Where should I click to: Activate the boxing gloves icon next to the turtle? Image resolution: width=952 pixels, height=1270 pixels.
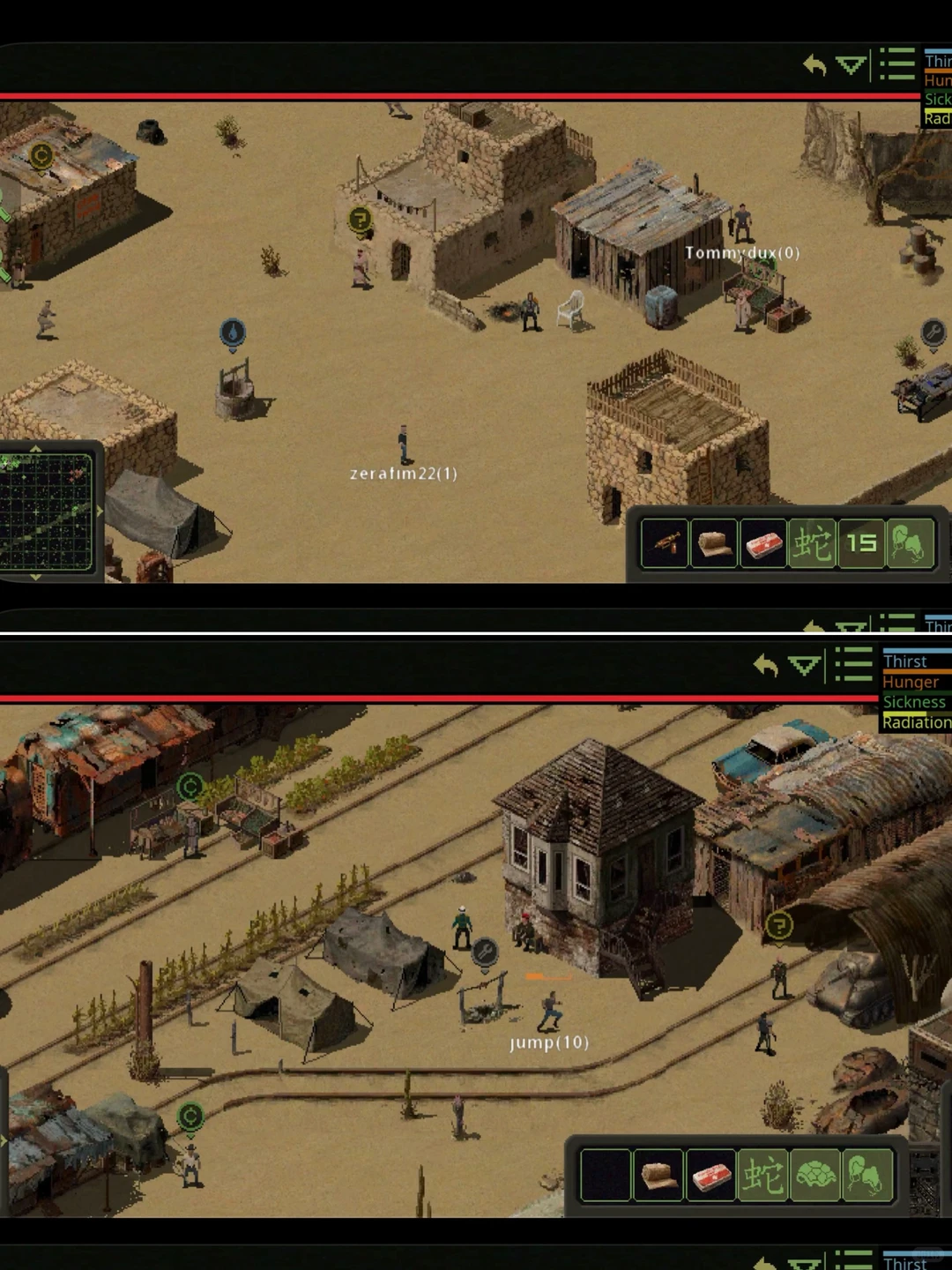(866, 1175)
